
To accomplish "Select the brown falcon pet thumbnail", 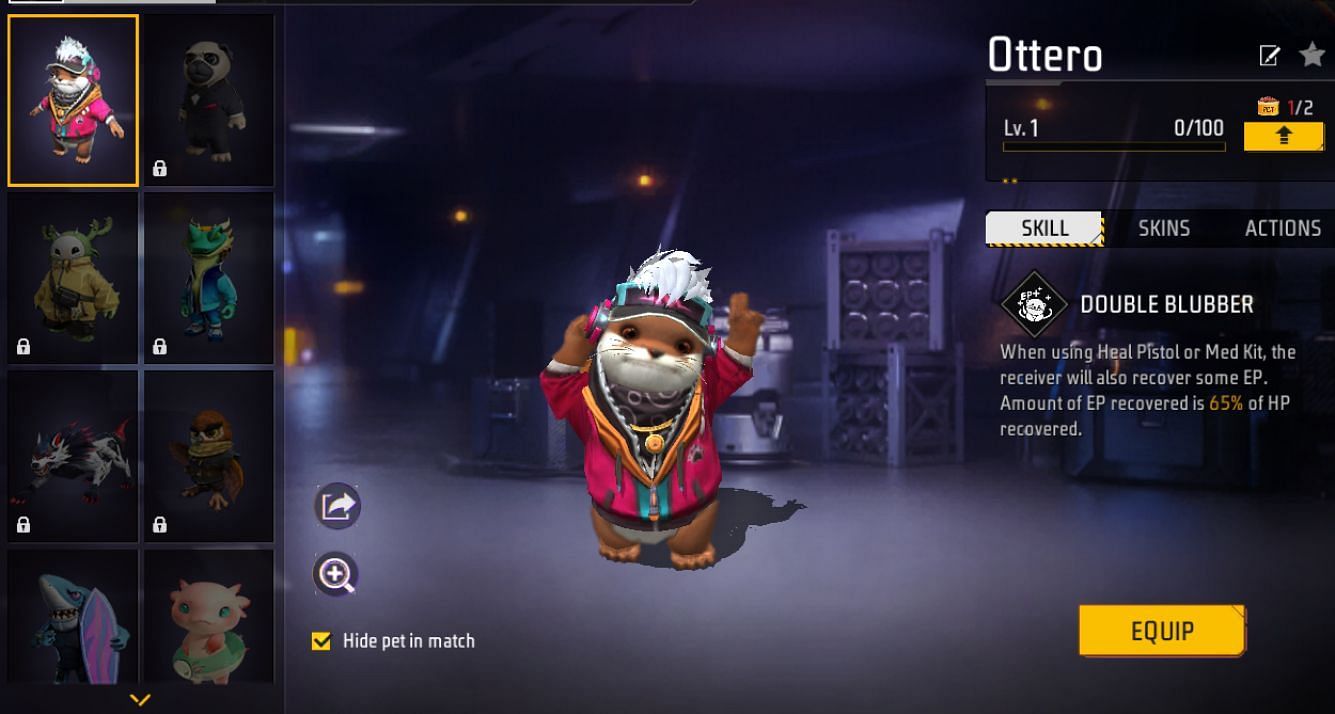I will tap(209, 456).
